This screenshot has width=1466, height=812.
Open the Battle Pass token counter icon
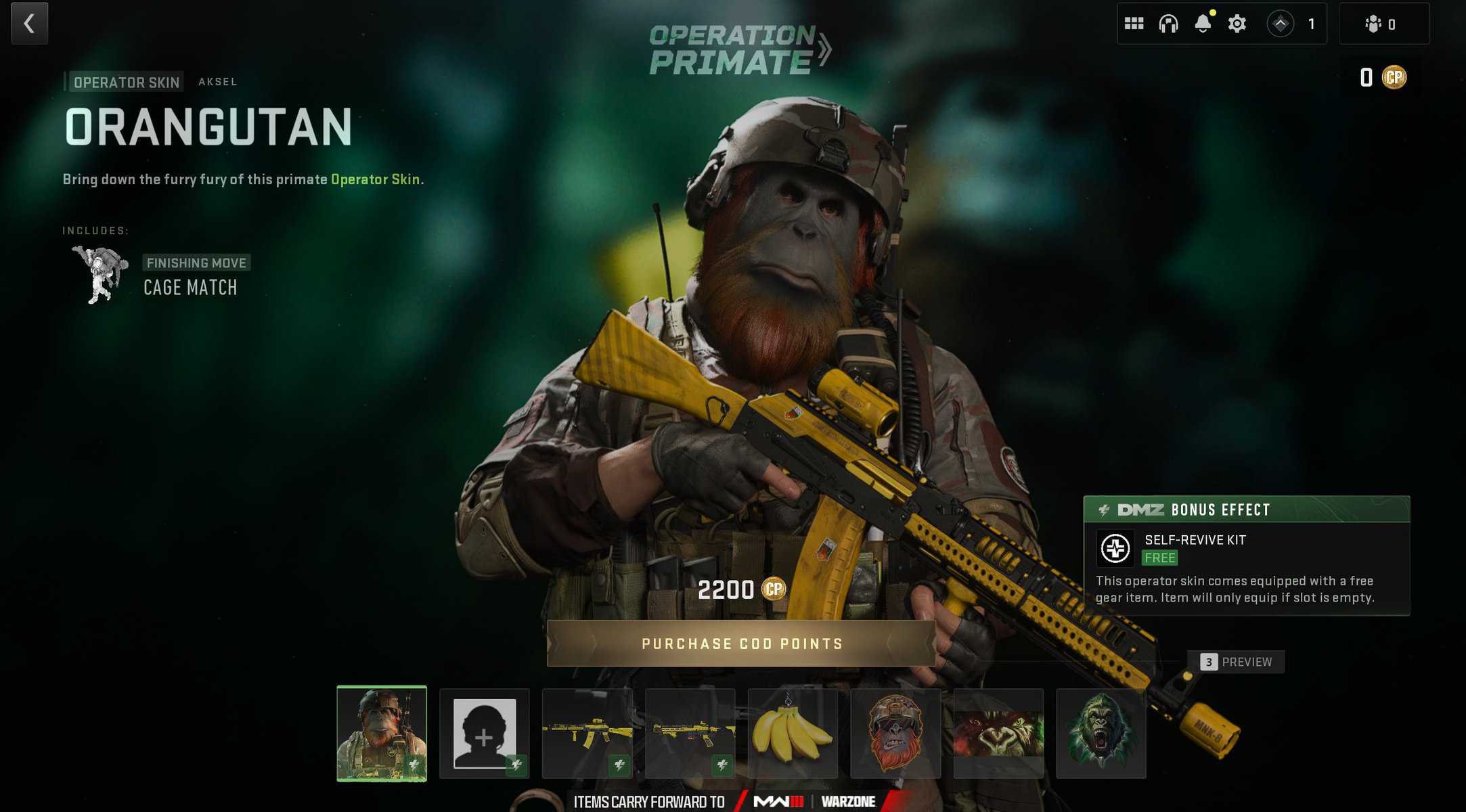[1279, 24]
